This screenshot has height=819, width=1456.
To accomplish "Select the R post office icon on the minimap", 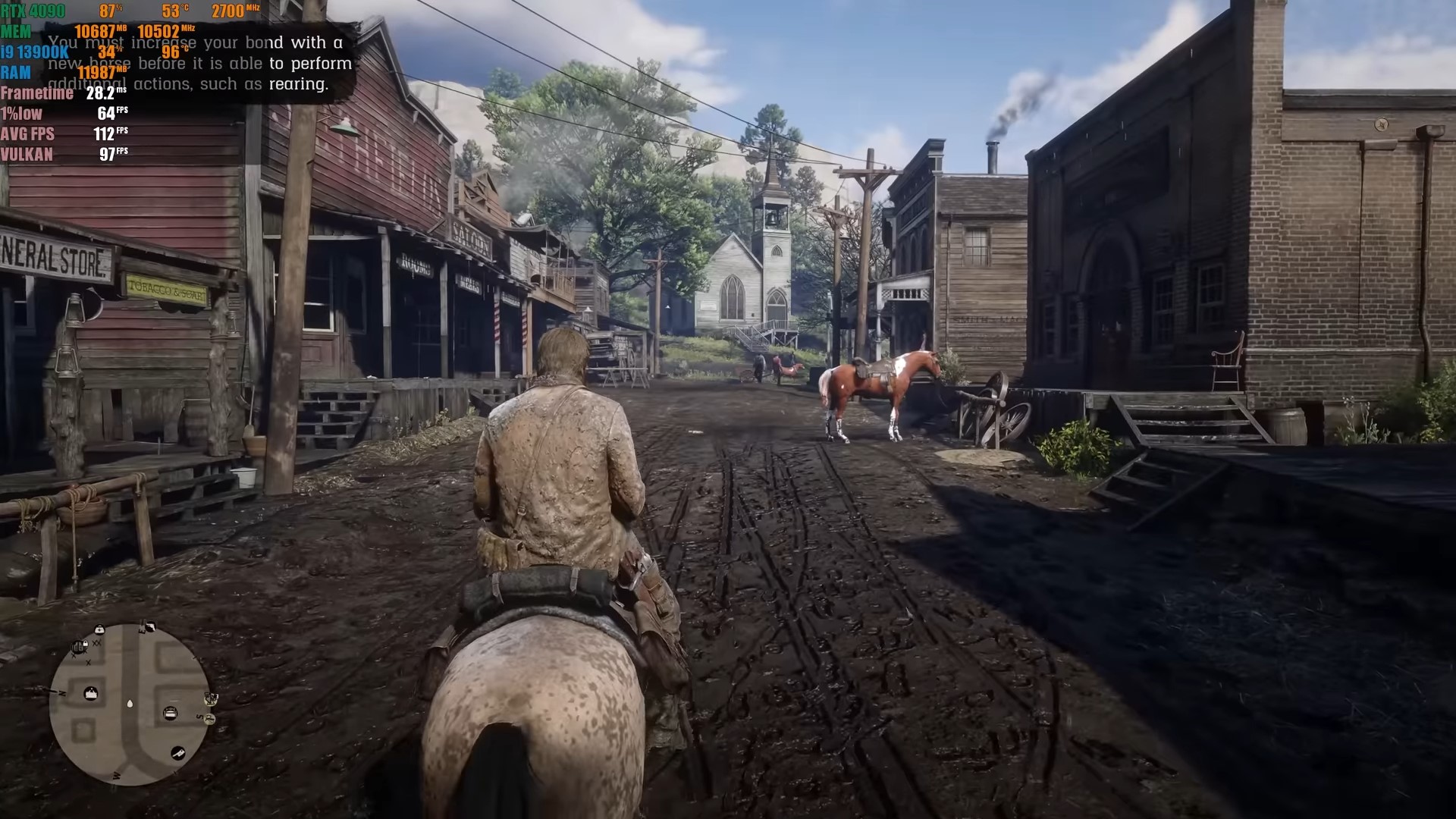I will [210, 720].
